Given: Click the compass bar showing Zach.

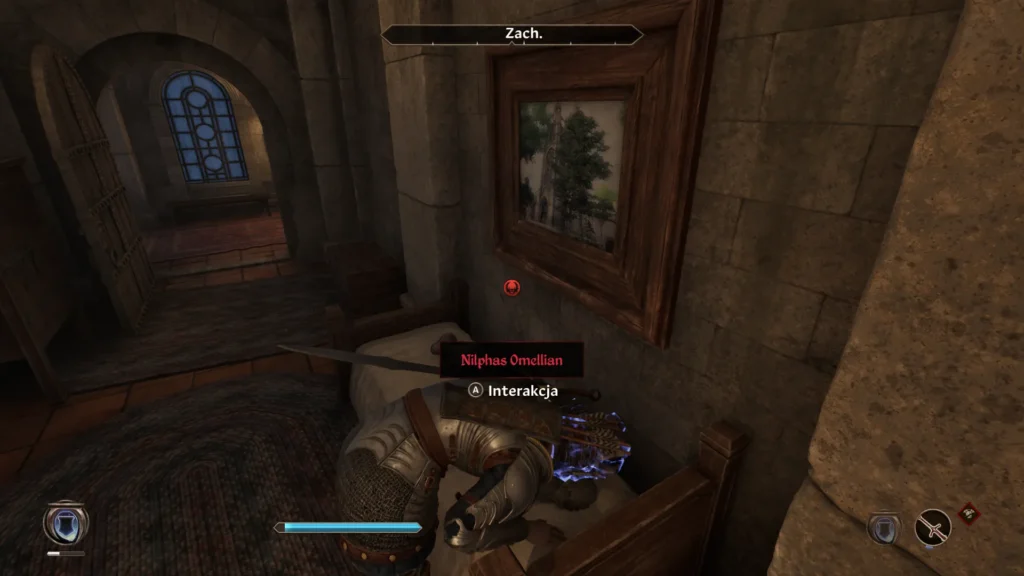Looking at the screenshot, I should (512, 34).
